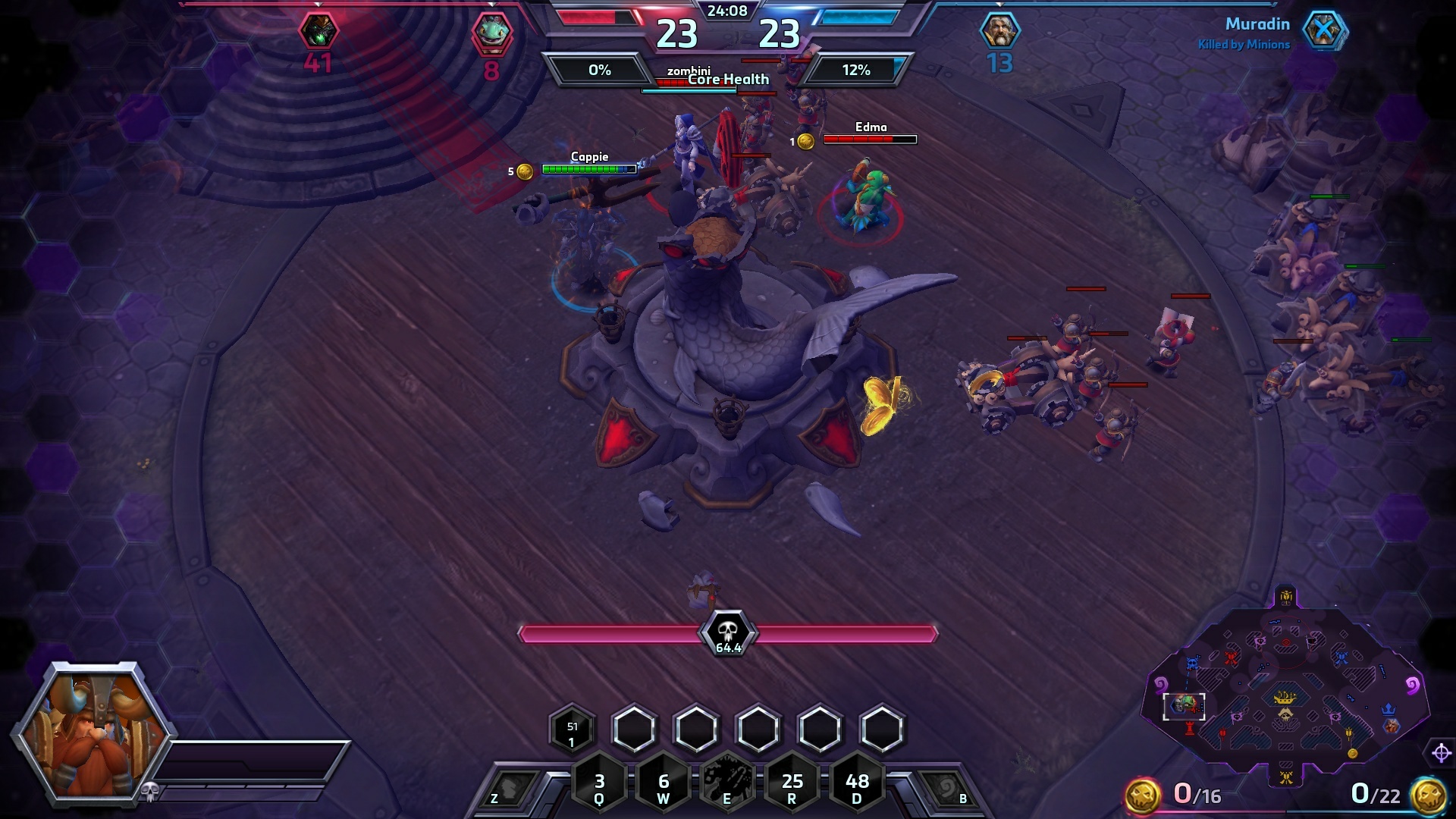Viewport: 1456px width, 819px height.
Task: Click the red doubloon counter coin
Action: 1142,795
